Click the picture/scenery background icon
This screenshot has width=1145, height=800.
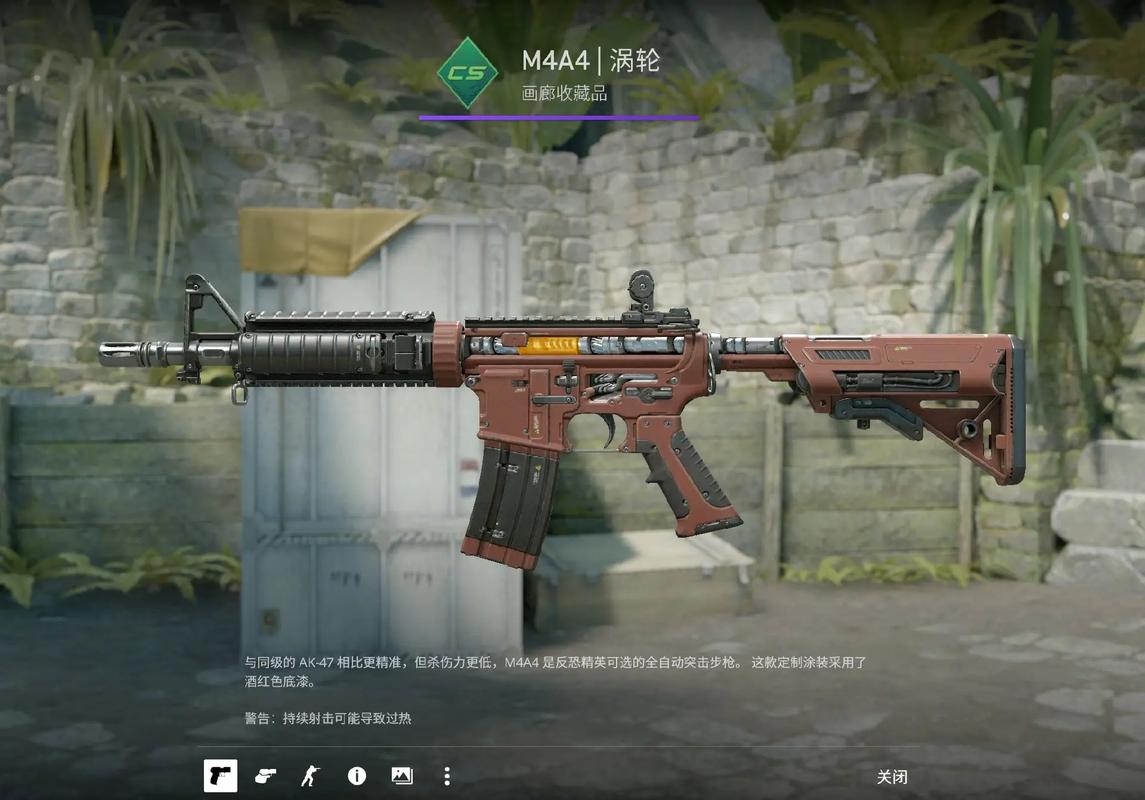click(x=402, y=776)
